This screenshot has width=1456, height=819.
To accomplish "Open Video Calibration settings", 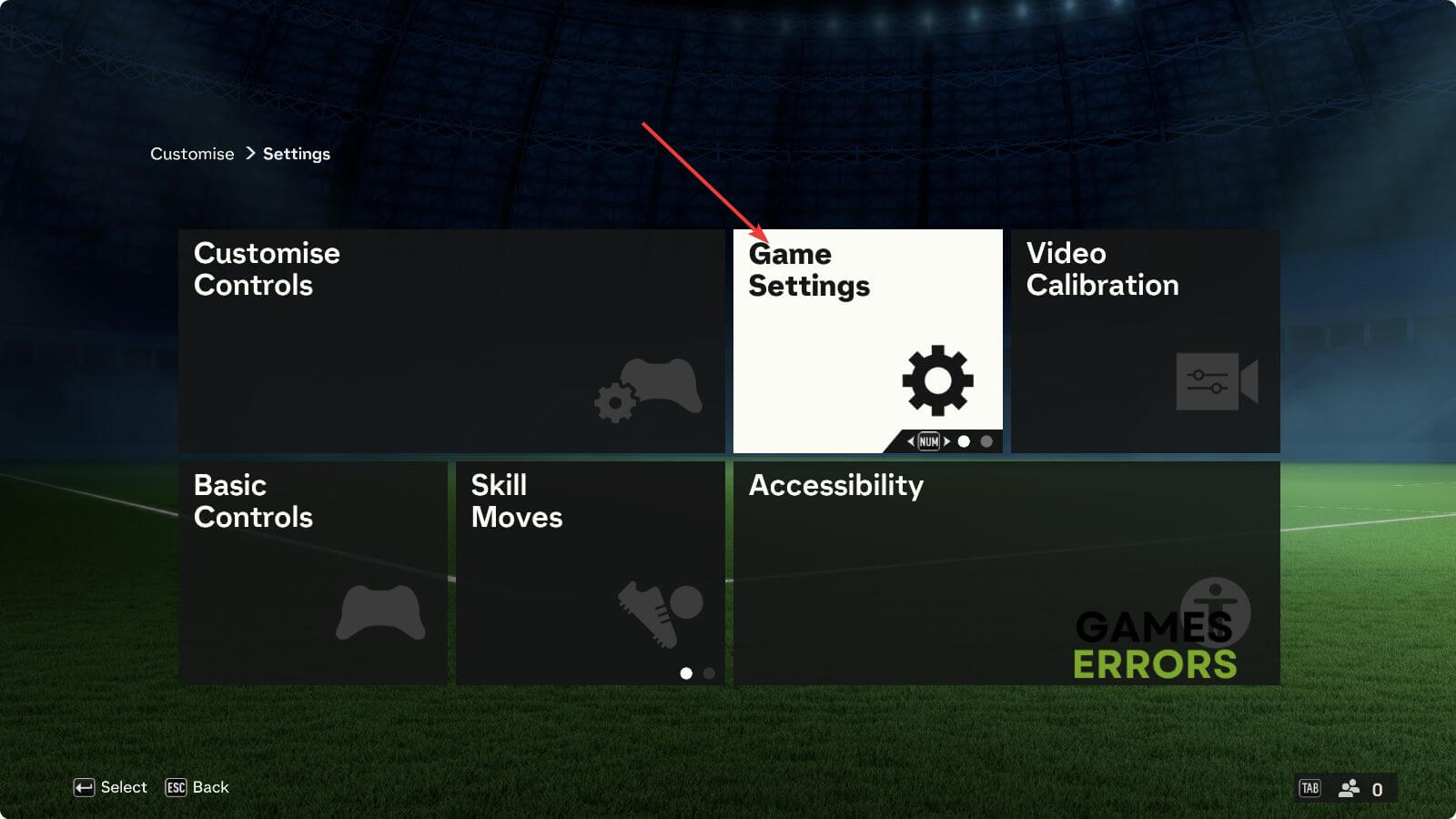I will point(1145,340).
